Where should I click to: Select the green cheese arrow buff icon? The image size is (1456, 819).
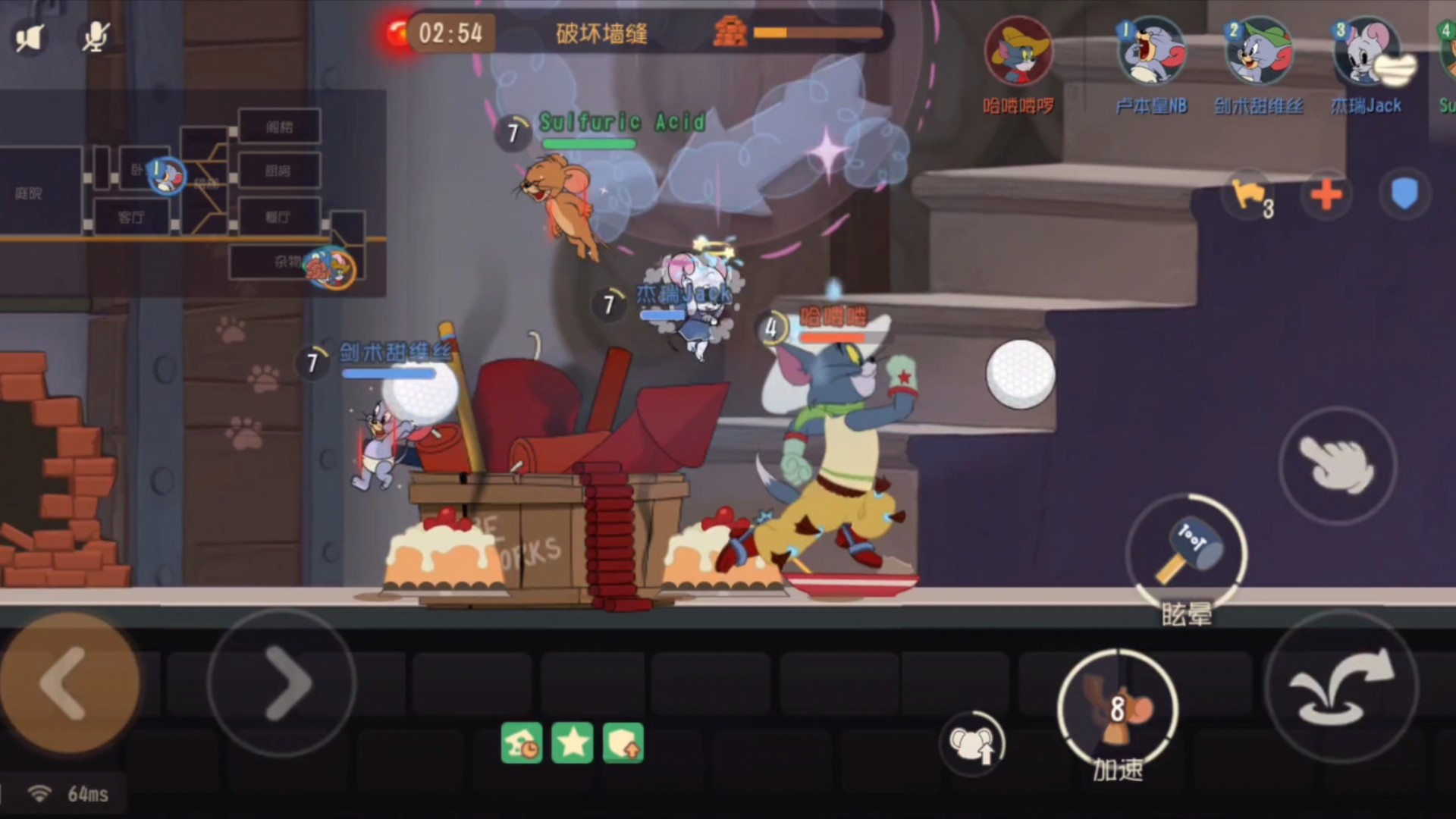click(x=623, y=742)
